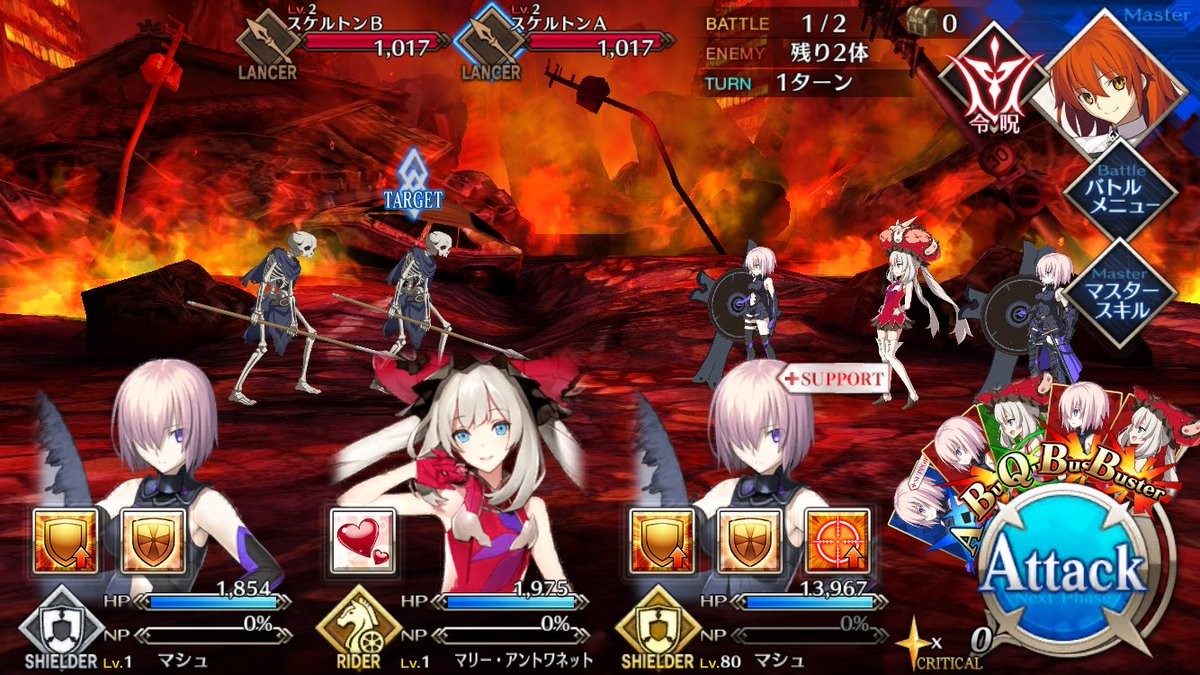Viewport: 1200px width, 675px height.
Task: Activate support Mash's crosshair target skill
Action: (836, 540)
